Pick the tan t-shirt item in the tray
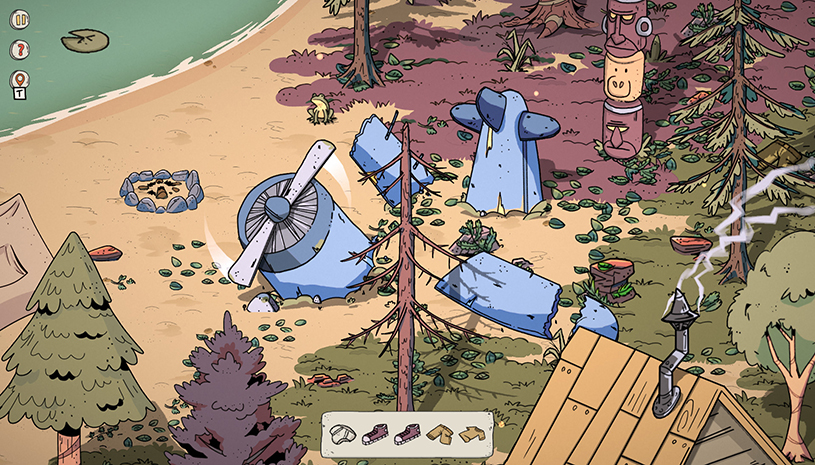Viewport: 815px width, 465px height. [471, 433]
